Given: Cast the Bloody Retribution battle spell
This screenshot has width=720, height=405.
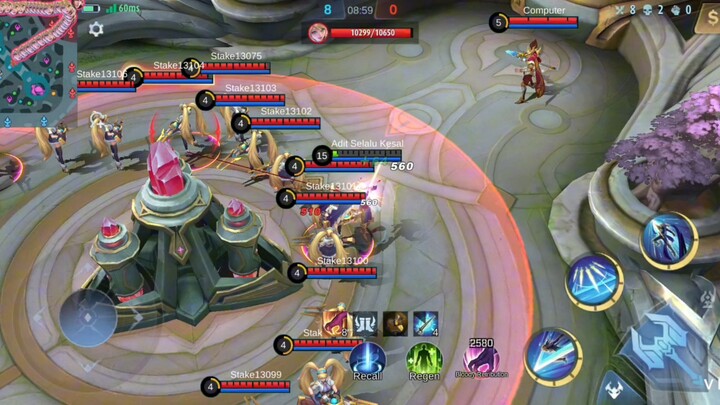Looking at the screenshot, I should pos(481,359).
